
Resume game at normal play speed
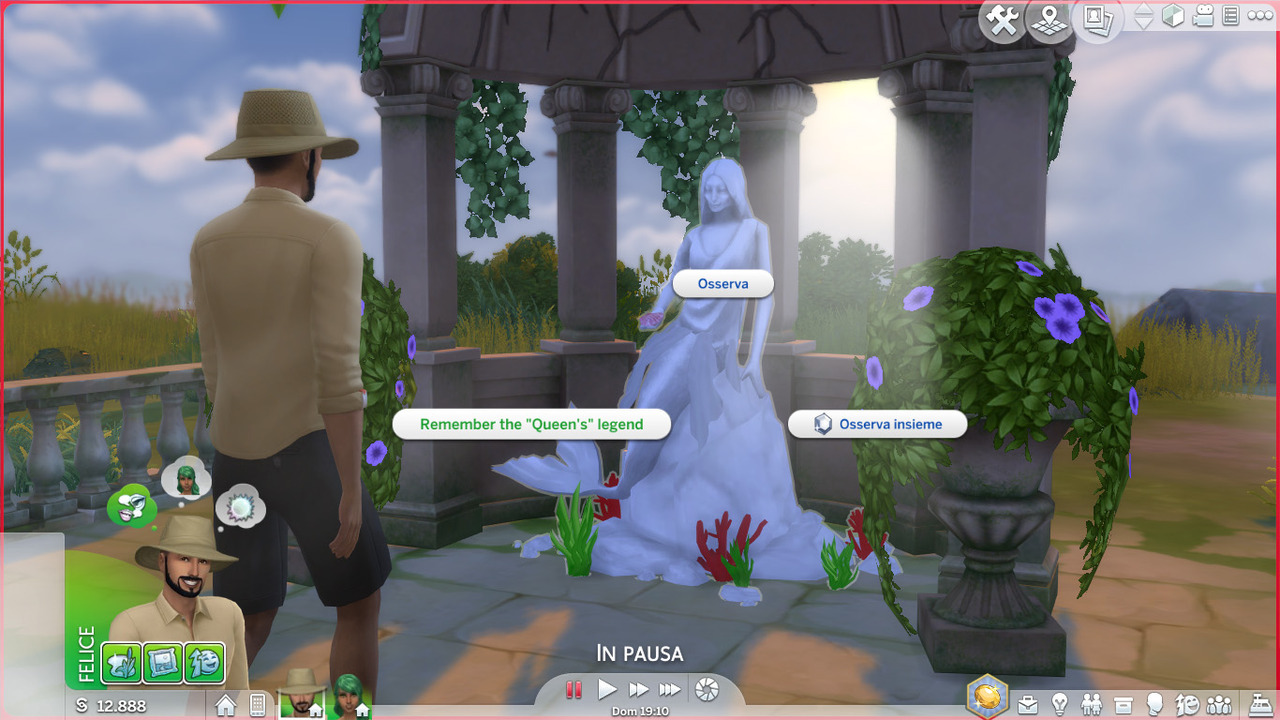pos(607,689)
